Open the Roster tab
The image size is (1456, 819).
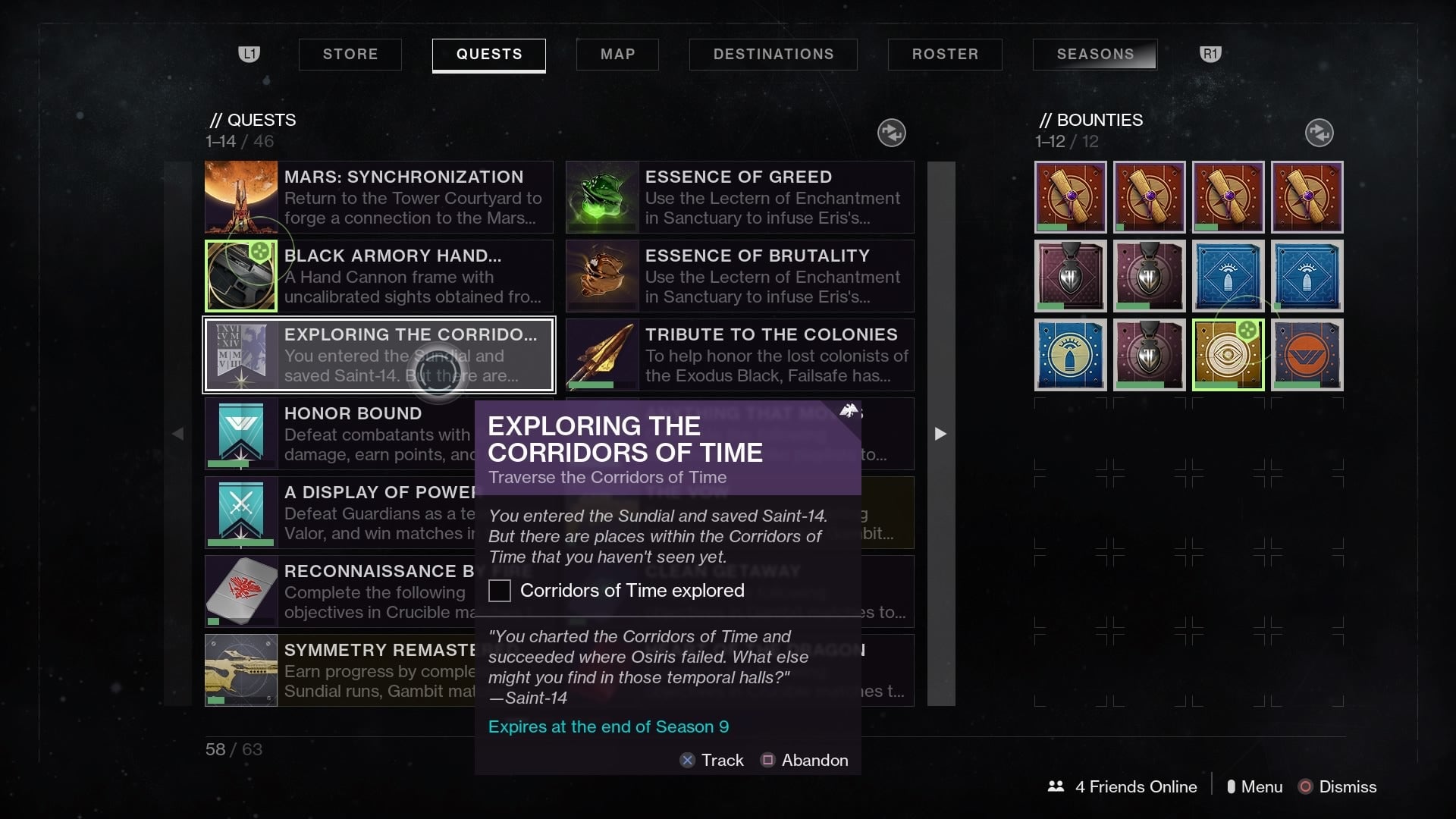(x=945, y=55)
